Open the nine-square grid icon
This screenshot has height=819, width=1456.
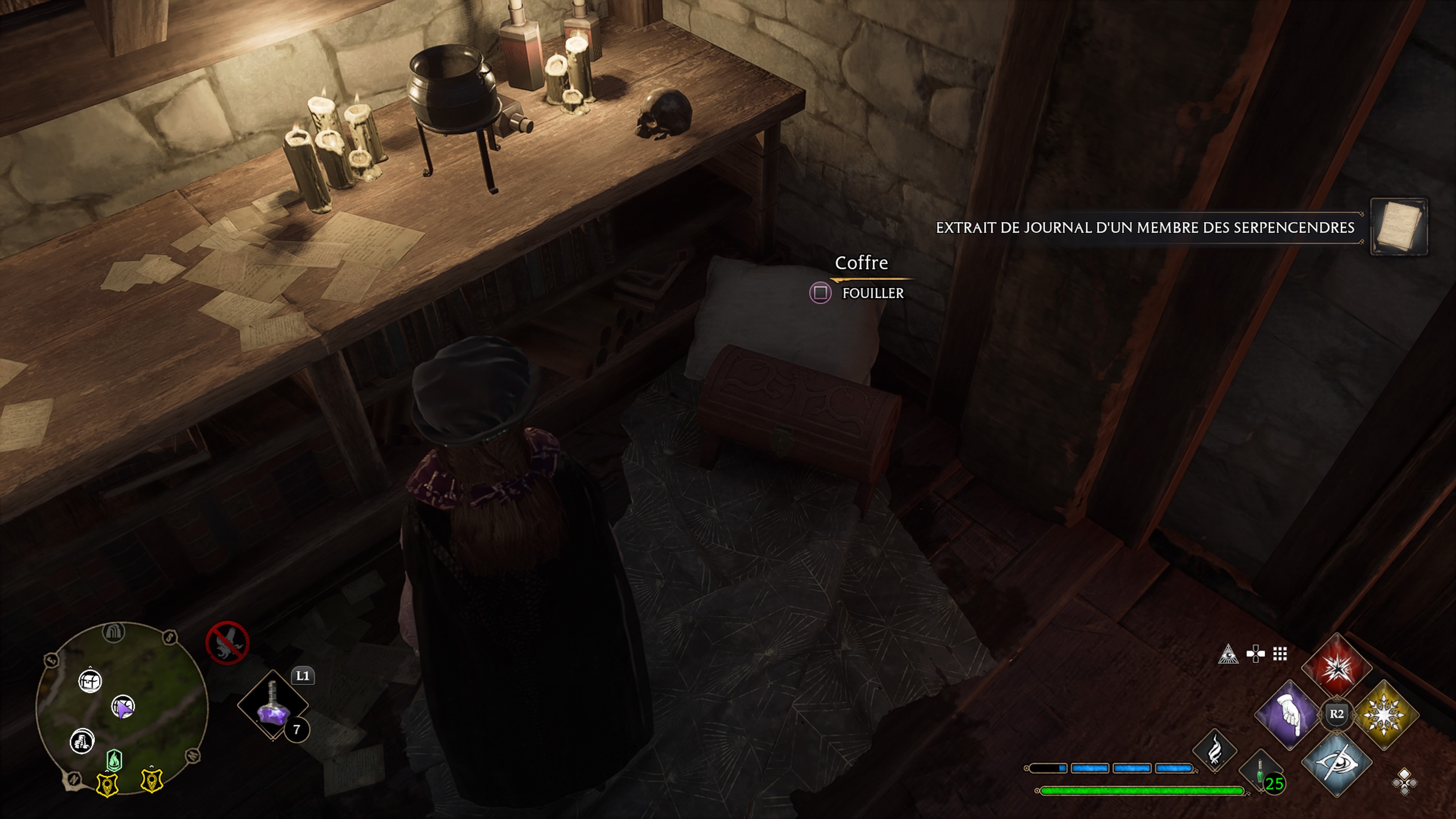[1280, 654]
